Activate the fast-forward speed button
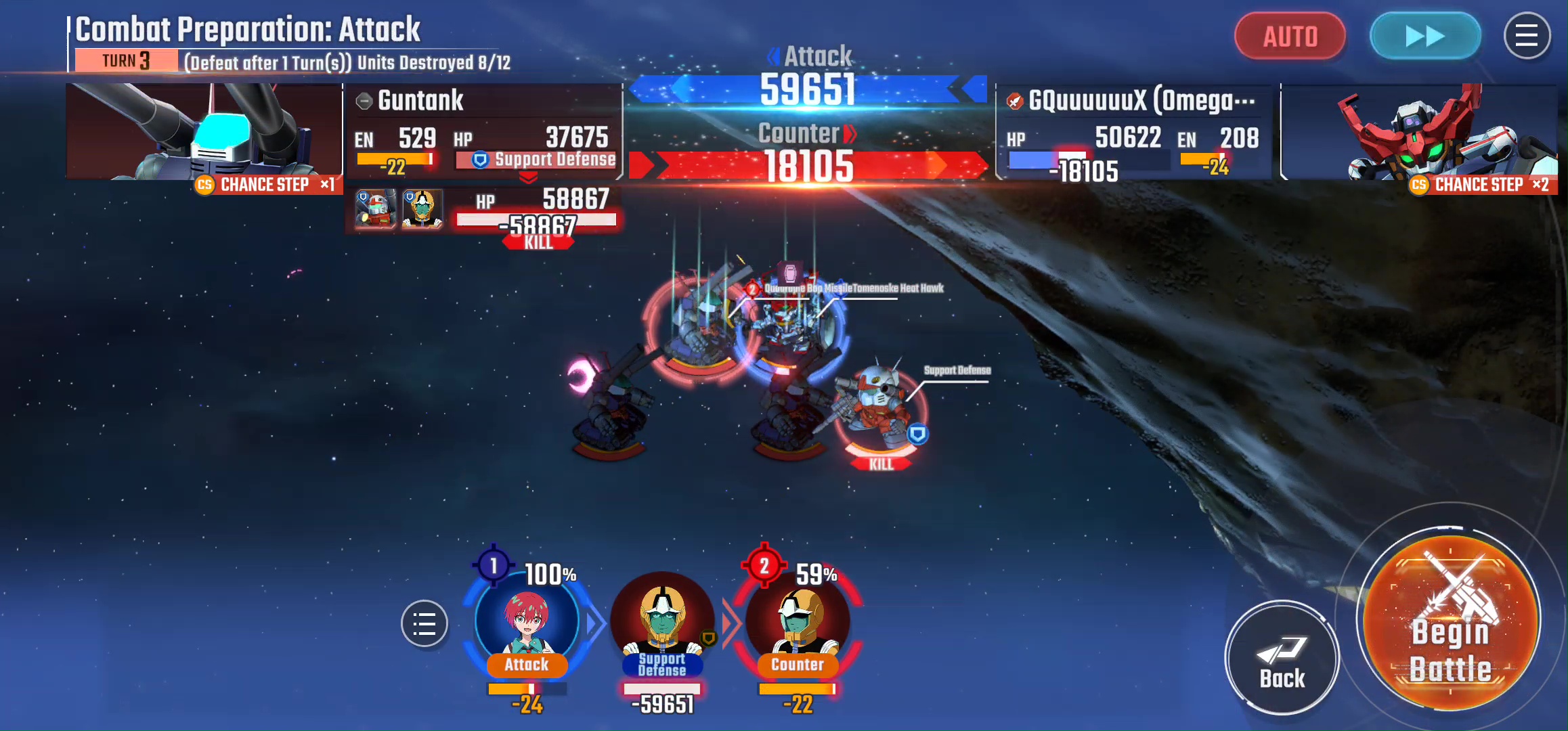Image resolution: width=1568 pixels, height=731 pixels. tap(1424, 37)
